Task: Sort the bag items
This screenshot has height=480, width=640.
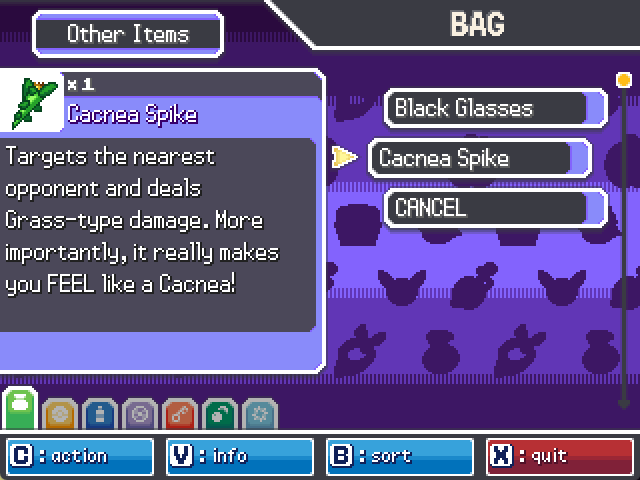Action: point(399,456)
